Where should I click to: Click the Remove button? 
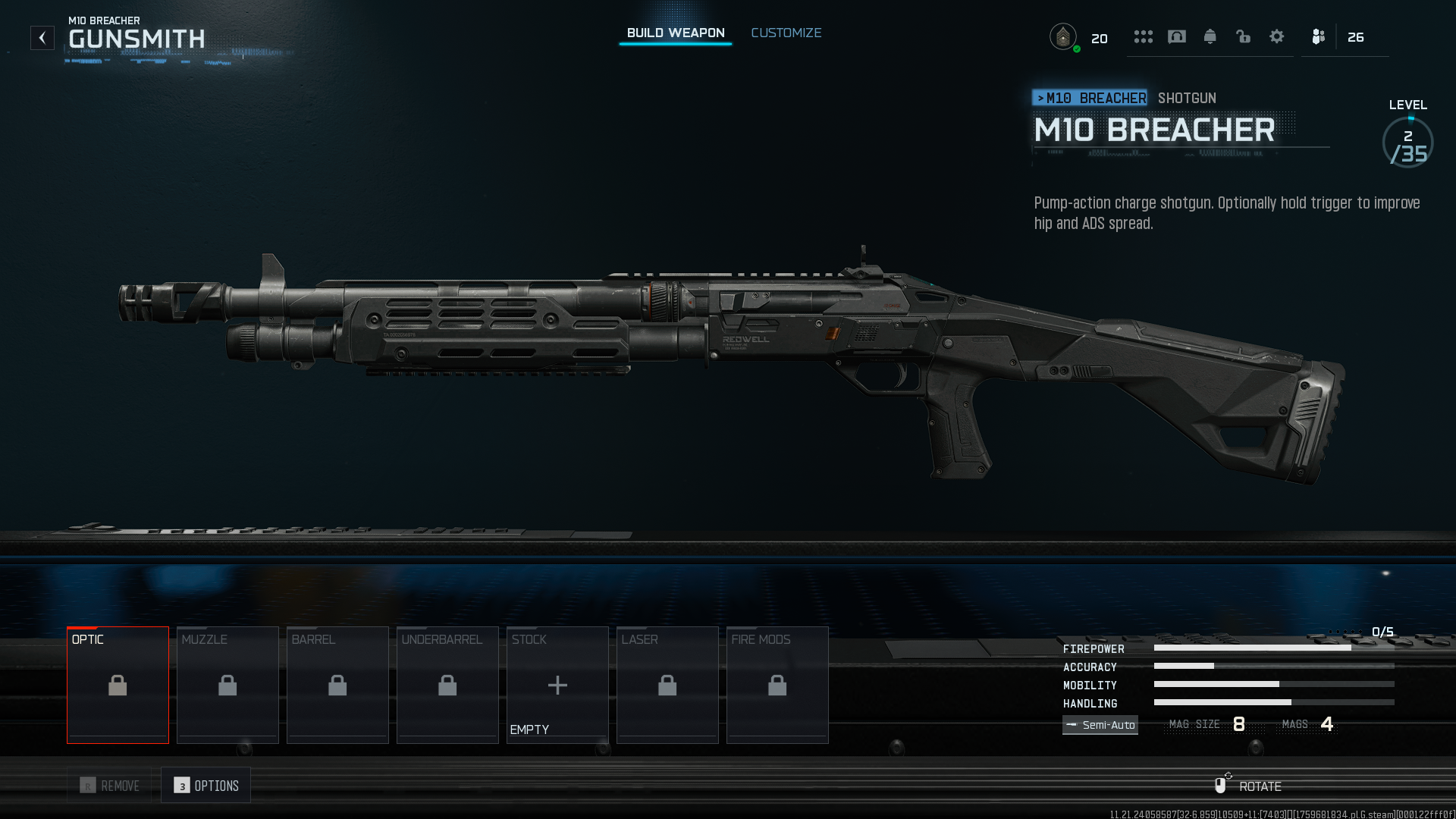click(110, 786)
